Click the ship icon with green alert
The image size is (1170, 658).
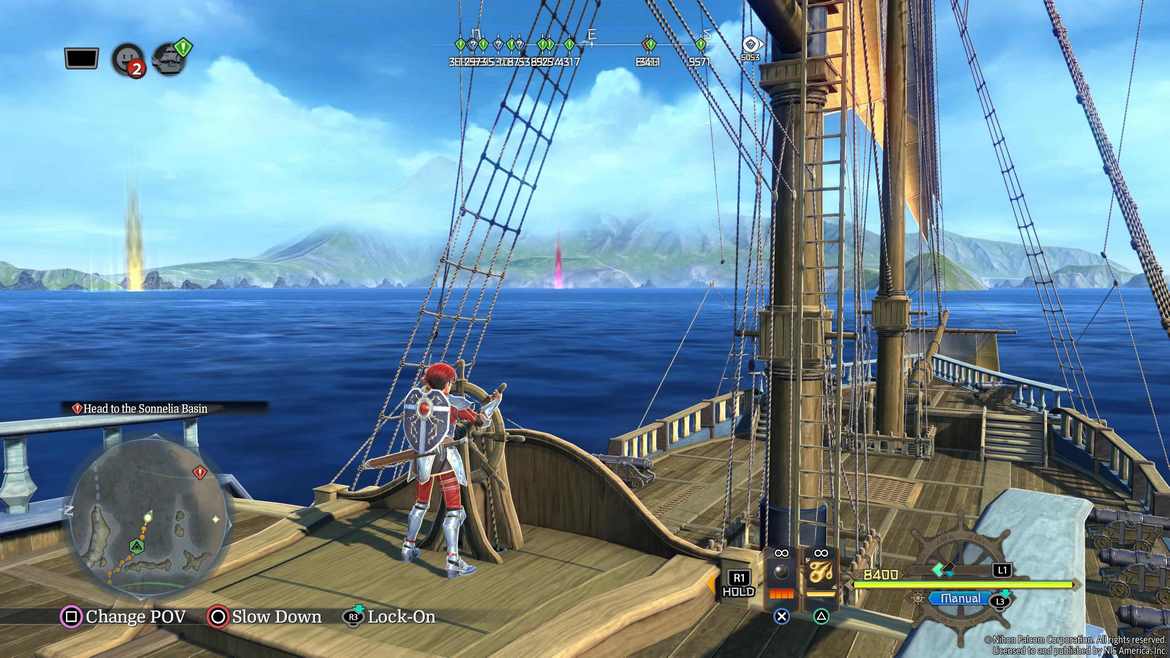coord(170,58)
